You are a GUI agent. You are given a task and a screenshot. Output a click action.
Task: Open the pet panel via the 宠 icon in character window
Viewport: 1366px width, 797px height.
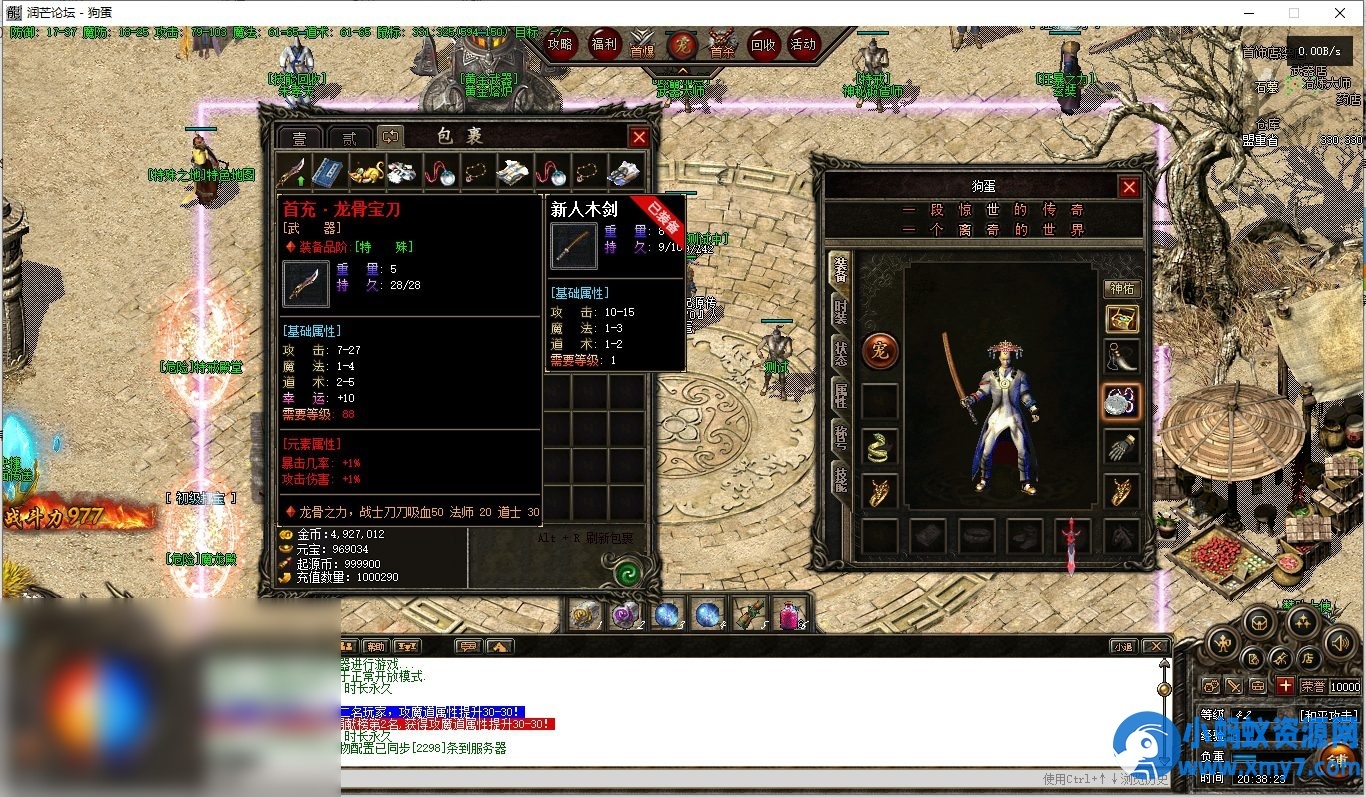point(880,348)
